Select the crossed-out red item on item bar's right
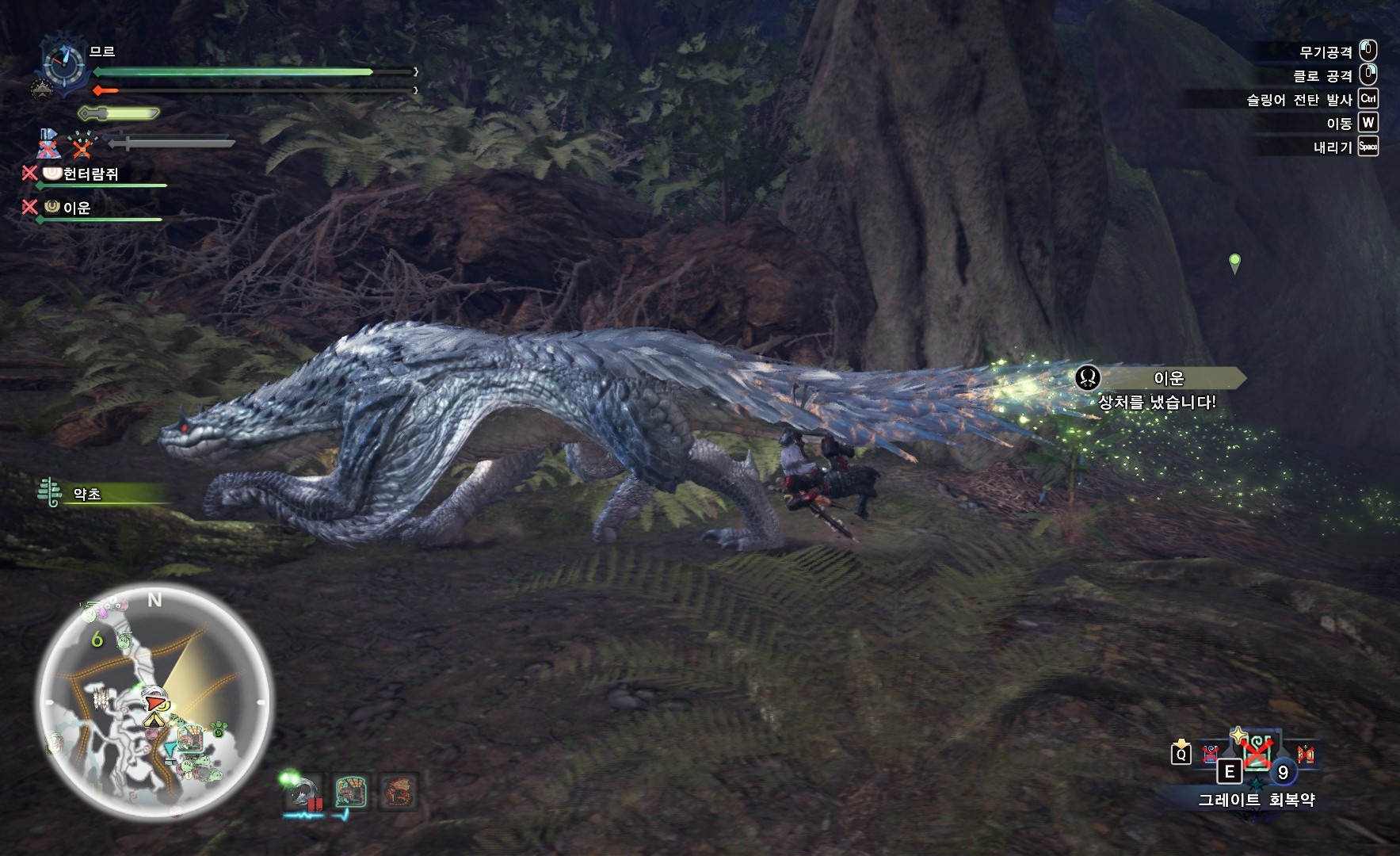This screenshot has height=856, width=1400. [x=1305, y=754]
